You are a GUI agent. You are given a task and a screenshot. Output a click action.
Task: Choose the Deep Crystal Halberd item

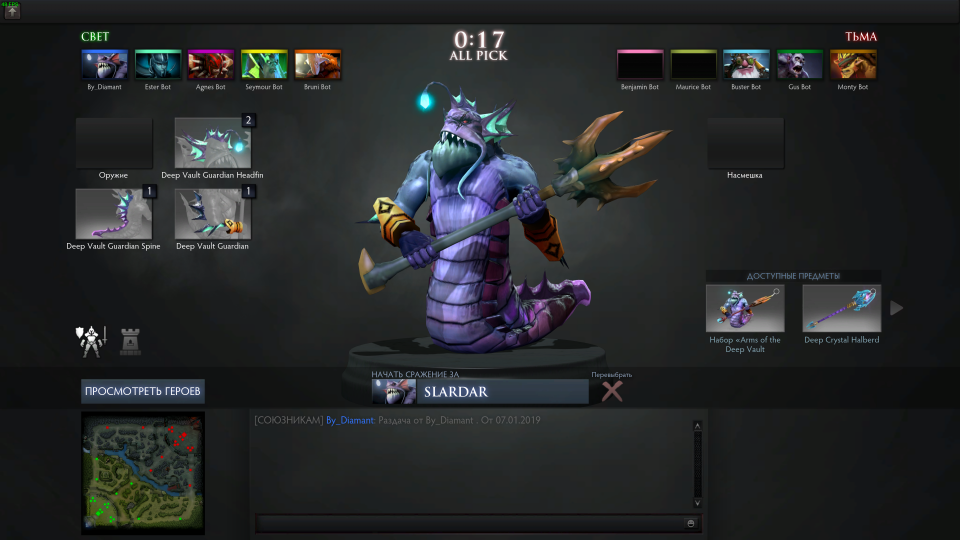tap(841, 308)
